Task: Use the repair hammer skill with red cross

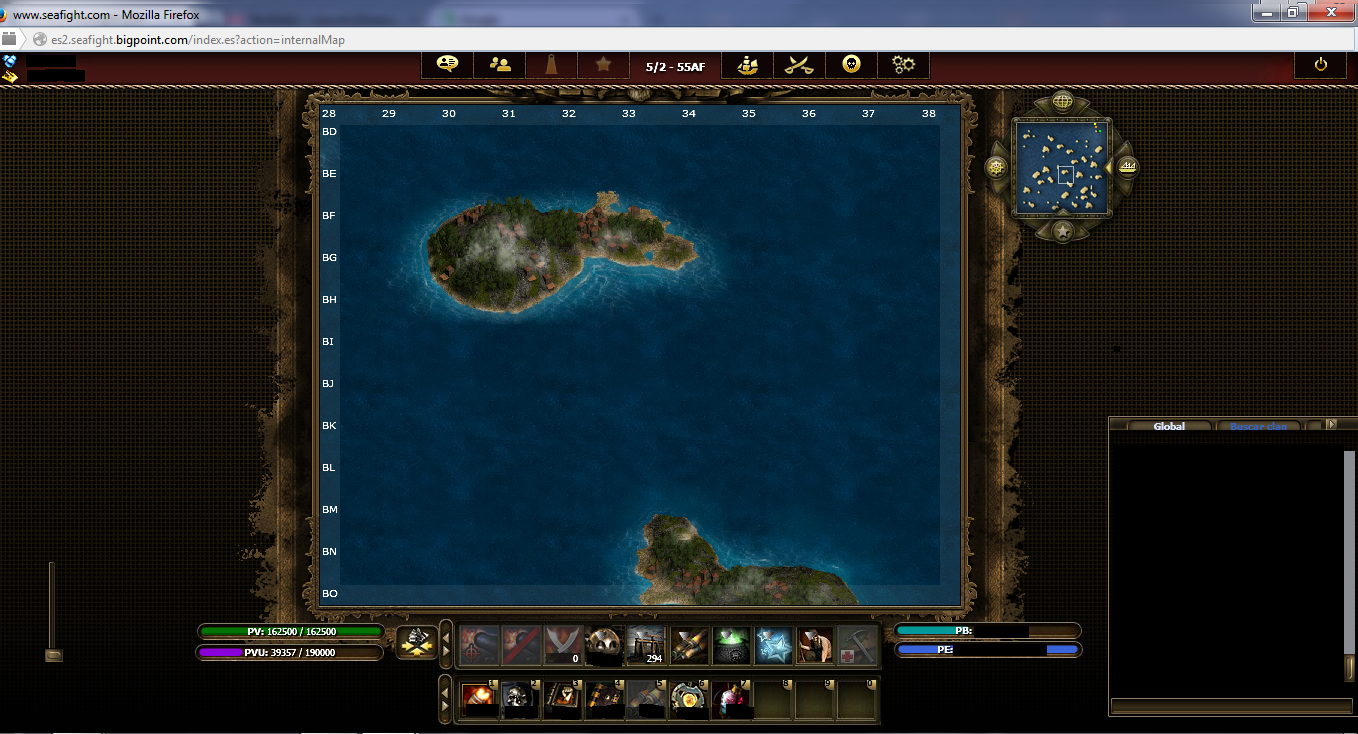Action: point(856,645)
